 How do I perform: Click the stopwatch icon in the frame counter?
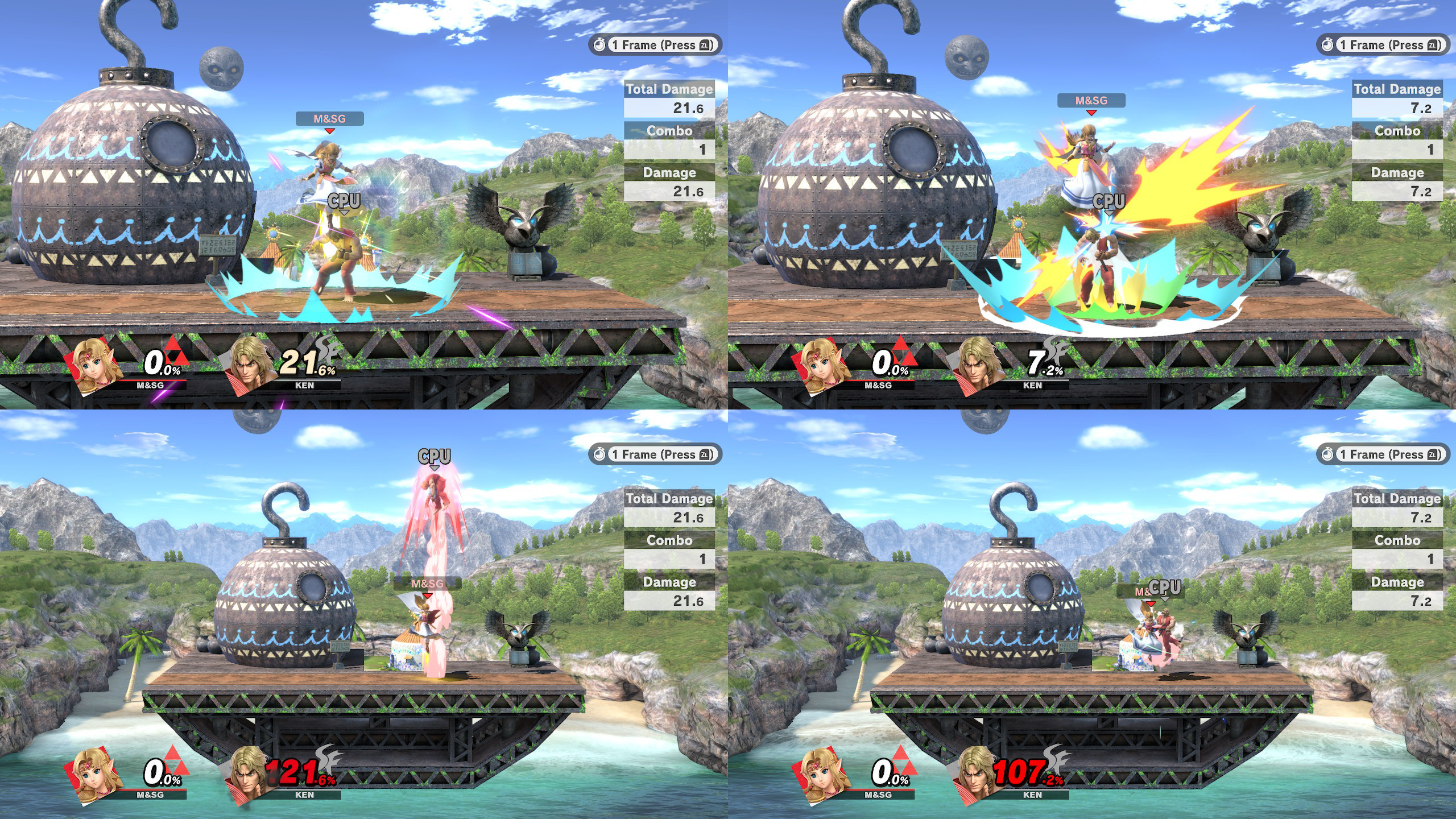coord(601,45)
